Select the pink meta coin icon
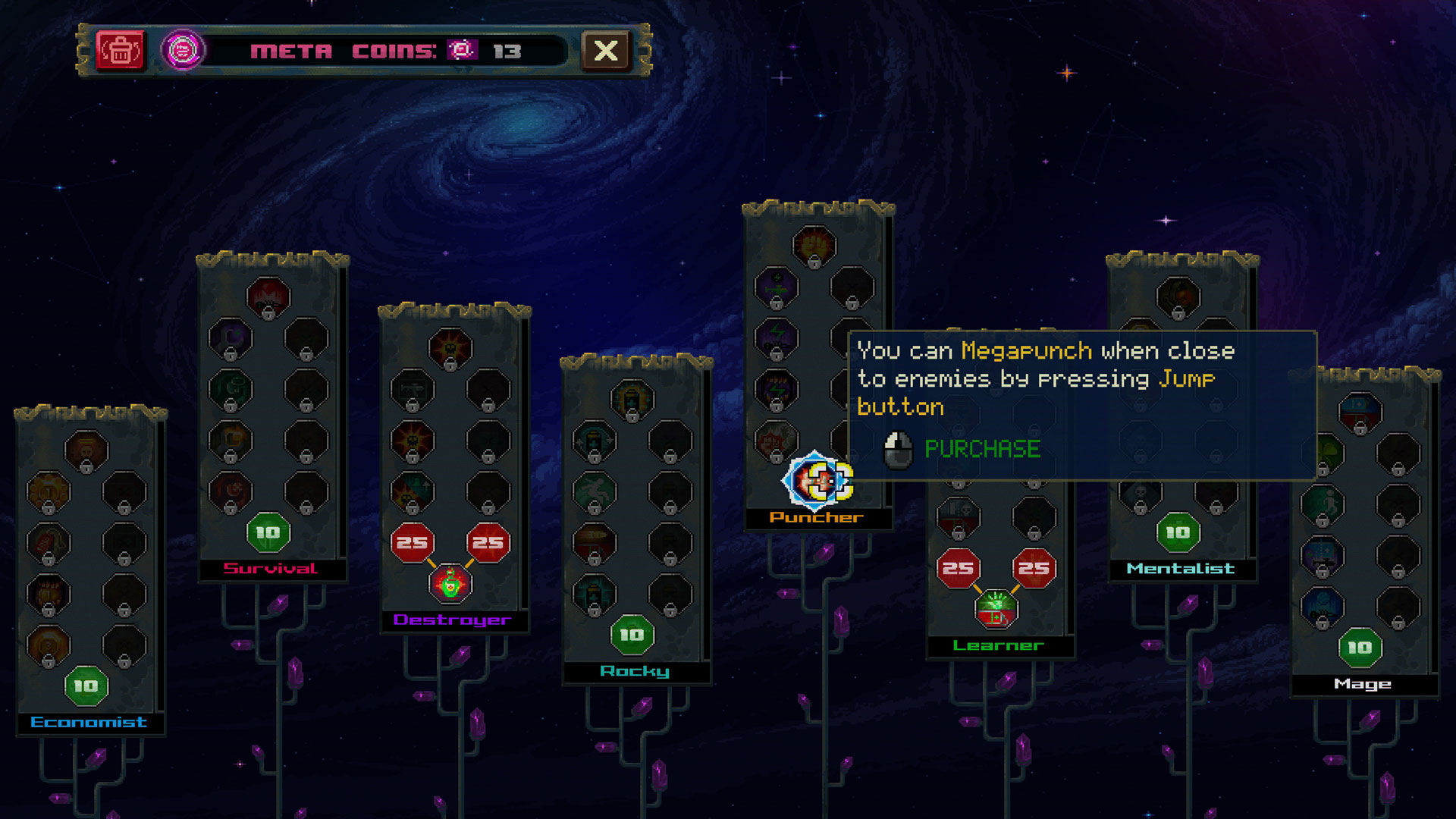Image resolution: width=1456 pixels, height=819 pixels. [x=183, y=51]
